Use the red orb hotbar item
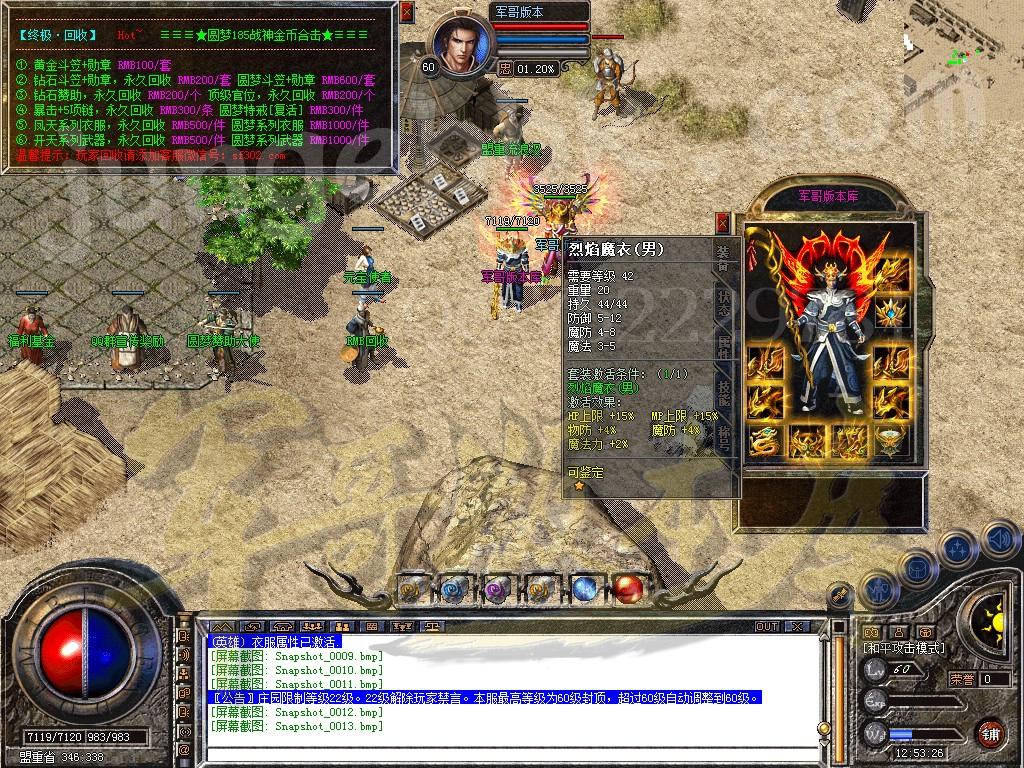The height and width of the screenshot is (768, 1024). click(x=627, y=589)
